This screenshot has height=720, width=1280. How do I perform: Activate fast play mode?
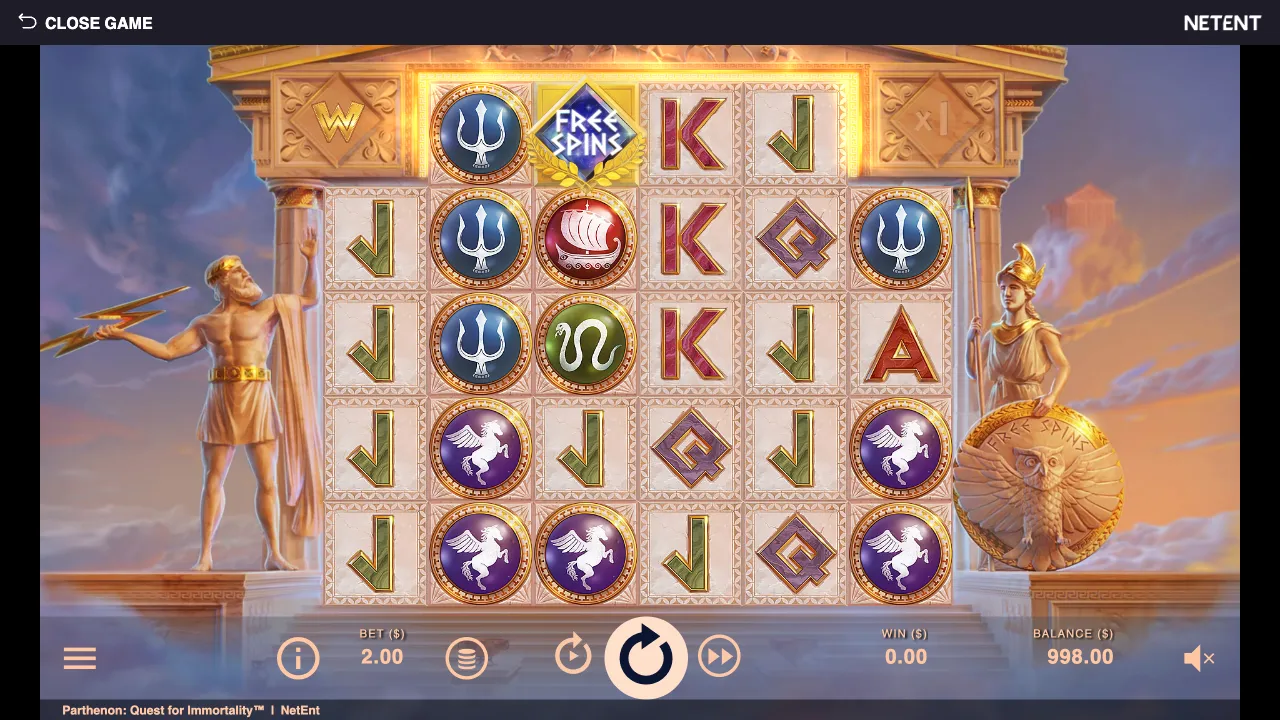click(719, 658)
